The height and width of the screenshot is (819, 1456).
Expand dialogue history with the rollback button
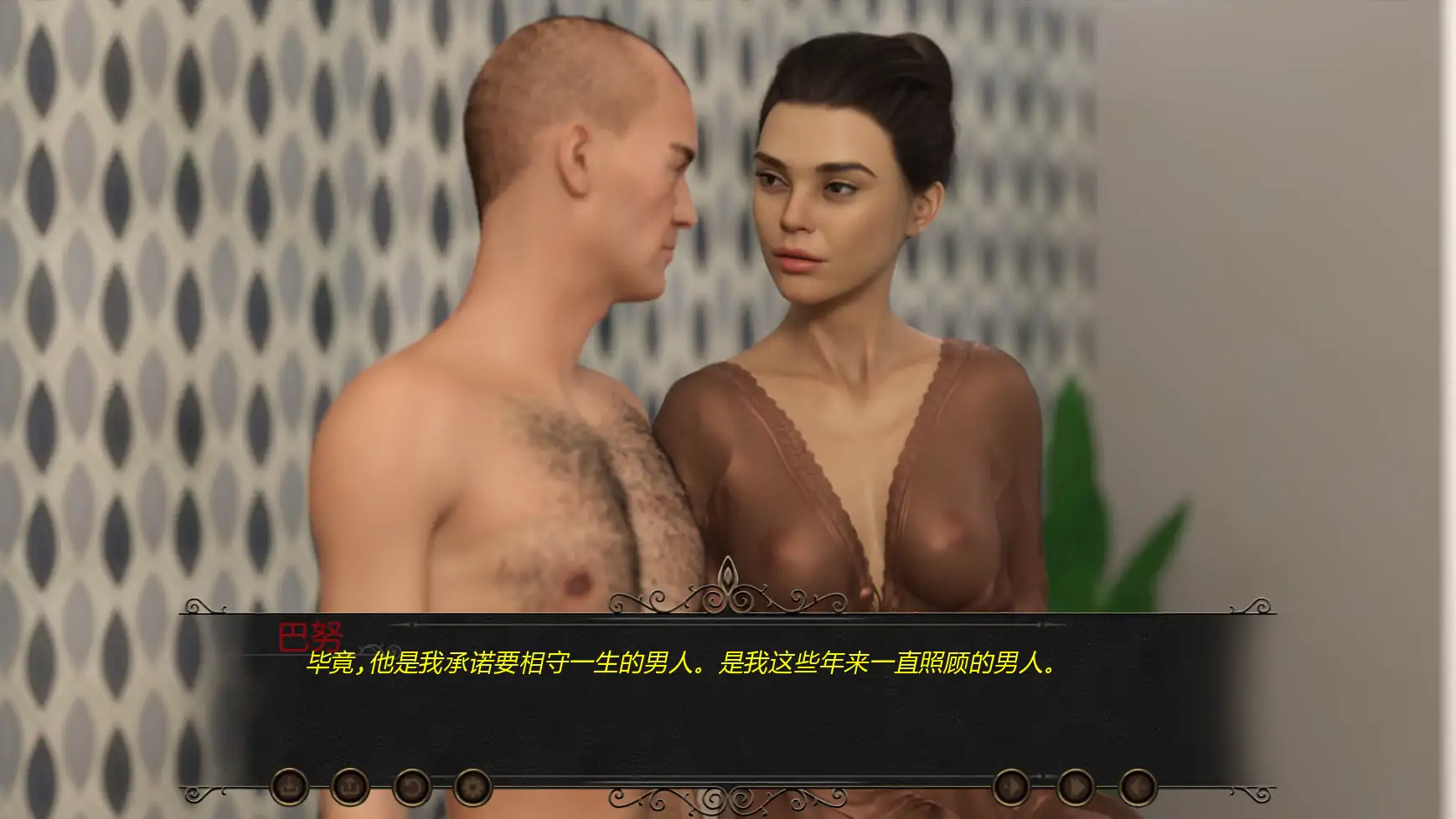pyautogui.click(x=412, y=788)
